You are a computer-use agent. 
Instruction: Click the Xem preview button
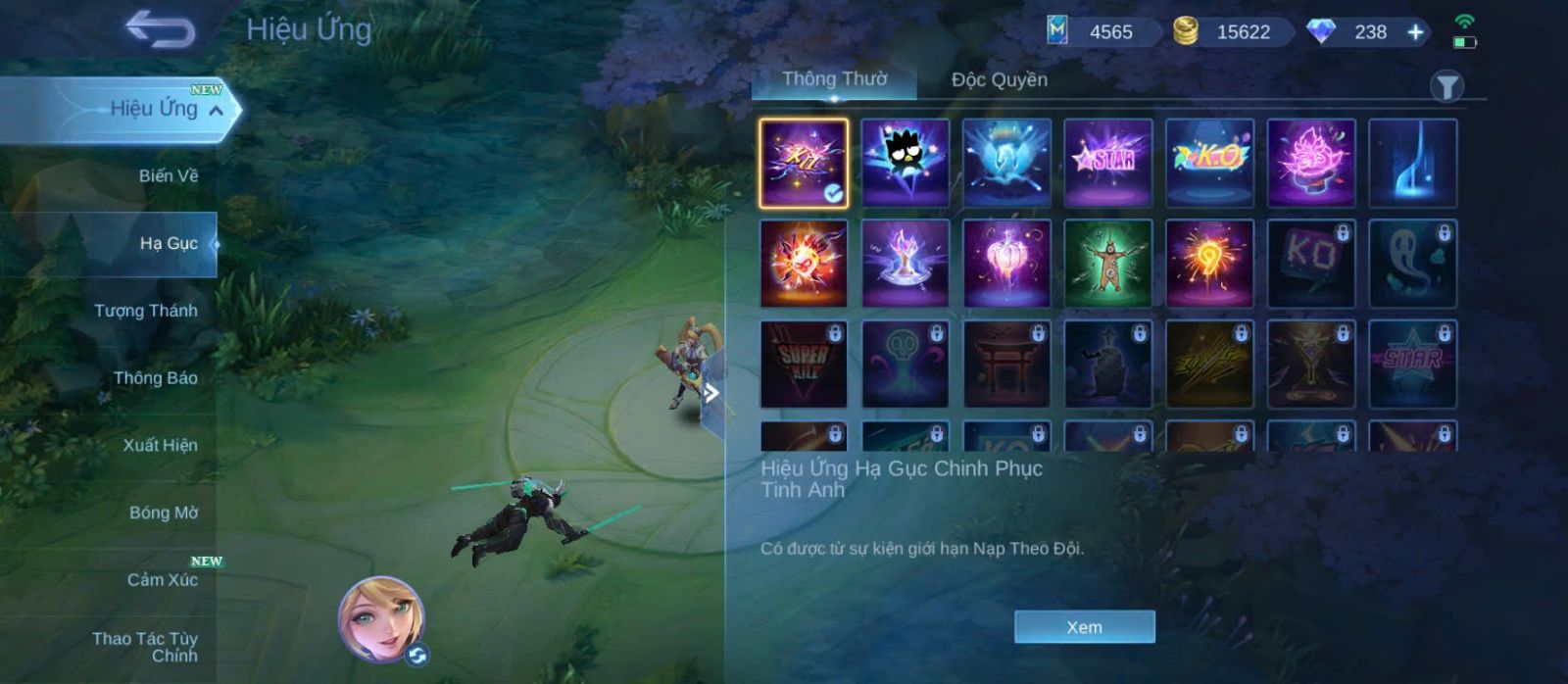1084,627
